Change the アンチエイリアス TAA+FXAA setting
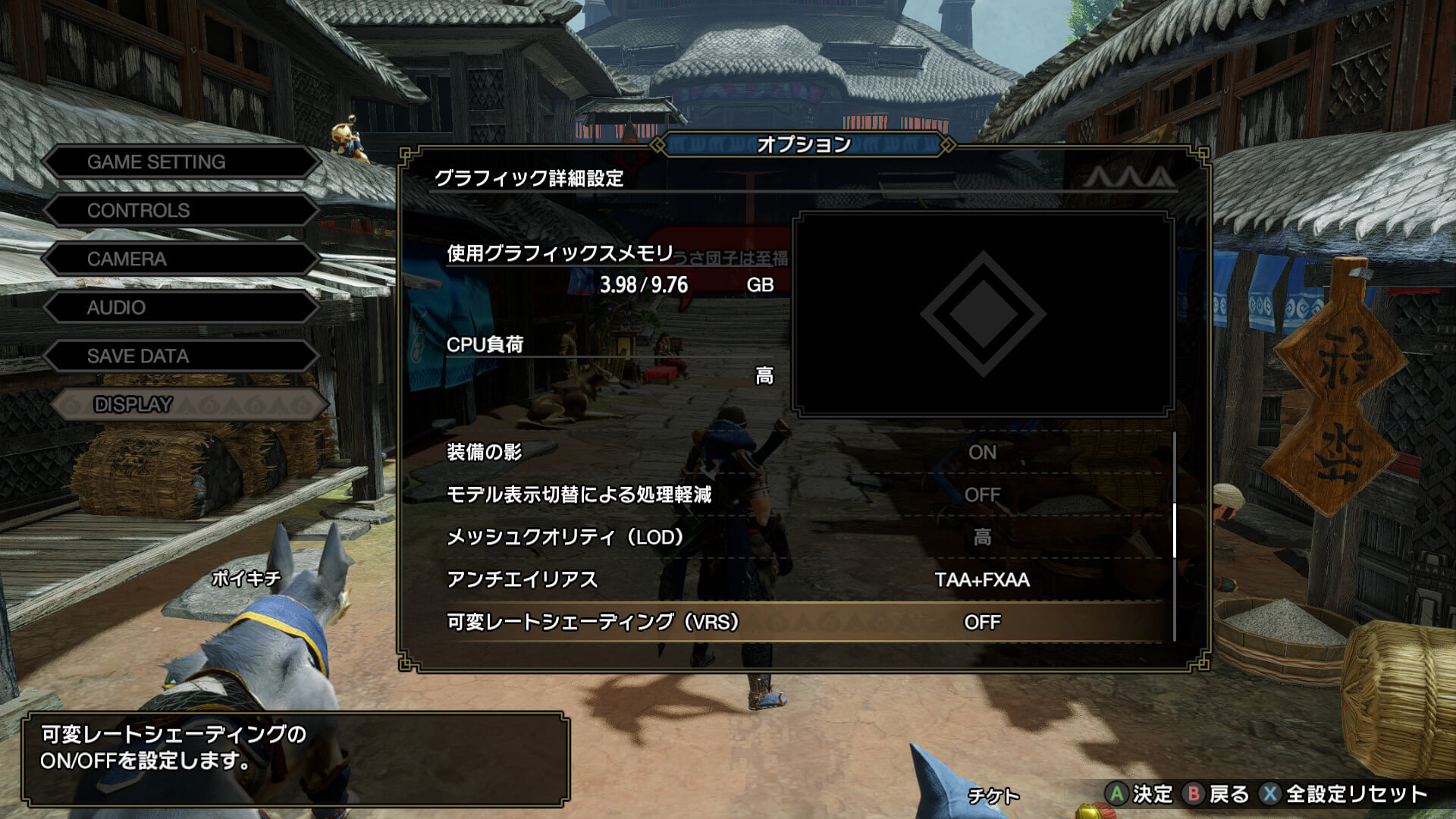The image size is (1456, 819). point(804,580)
